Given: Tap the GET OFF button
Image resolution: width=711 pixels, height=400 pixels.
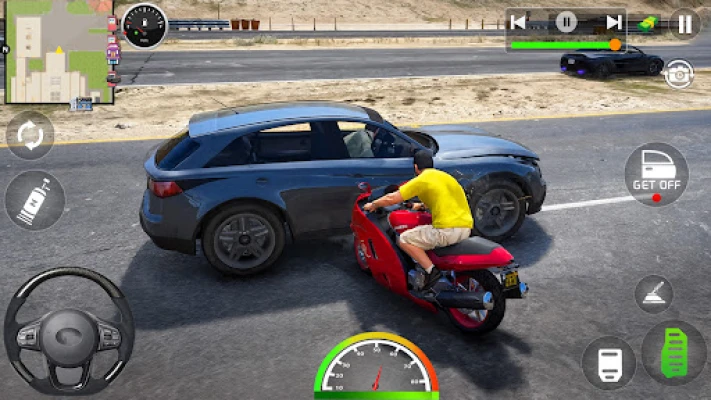Looking at the screenshot, I should pos(656,174).
